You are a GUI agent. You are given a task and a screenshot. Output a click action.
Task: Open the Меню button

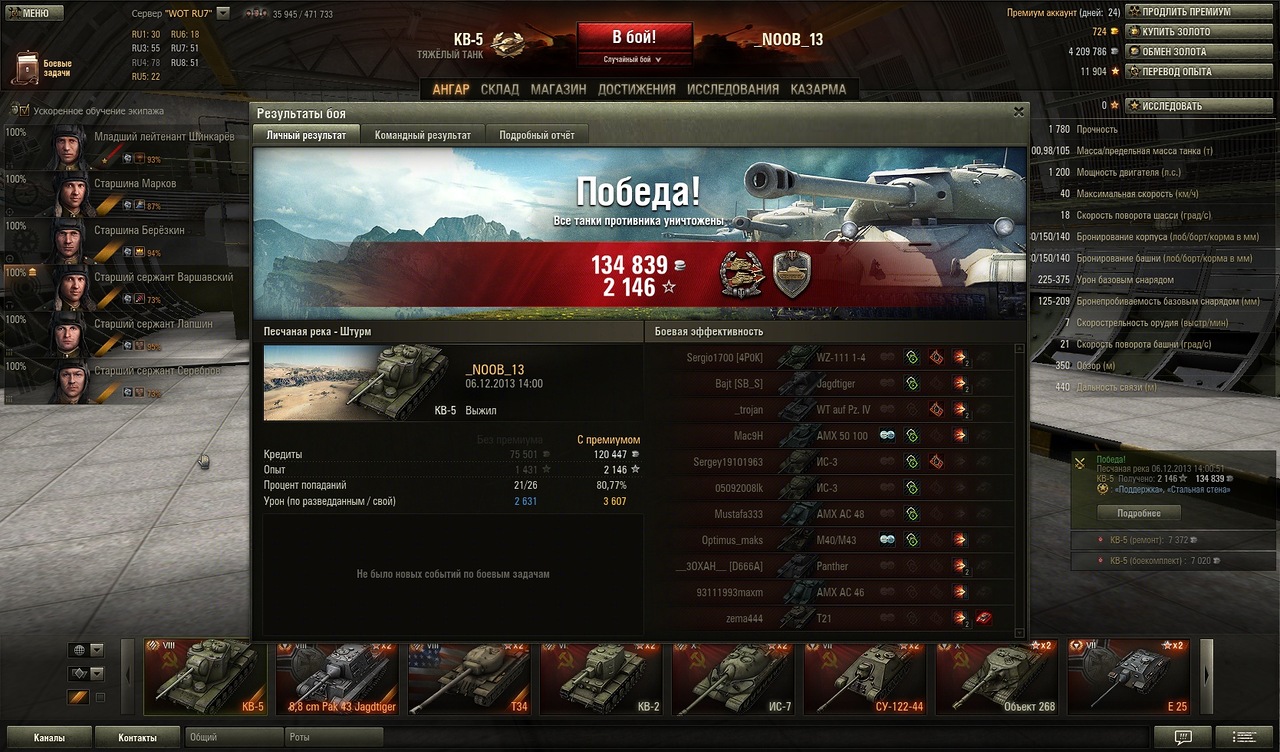(35, 13)
